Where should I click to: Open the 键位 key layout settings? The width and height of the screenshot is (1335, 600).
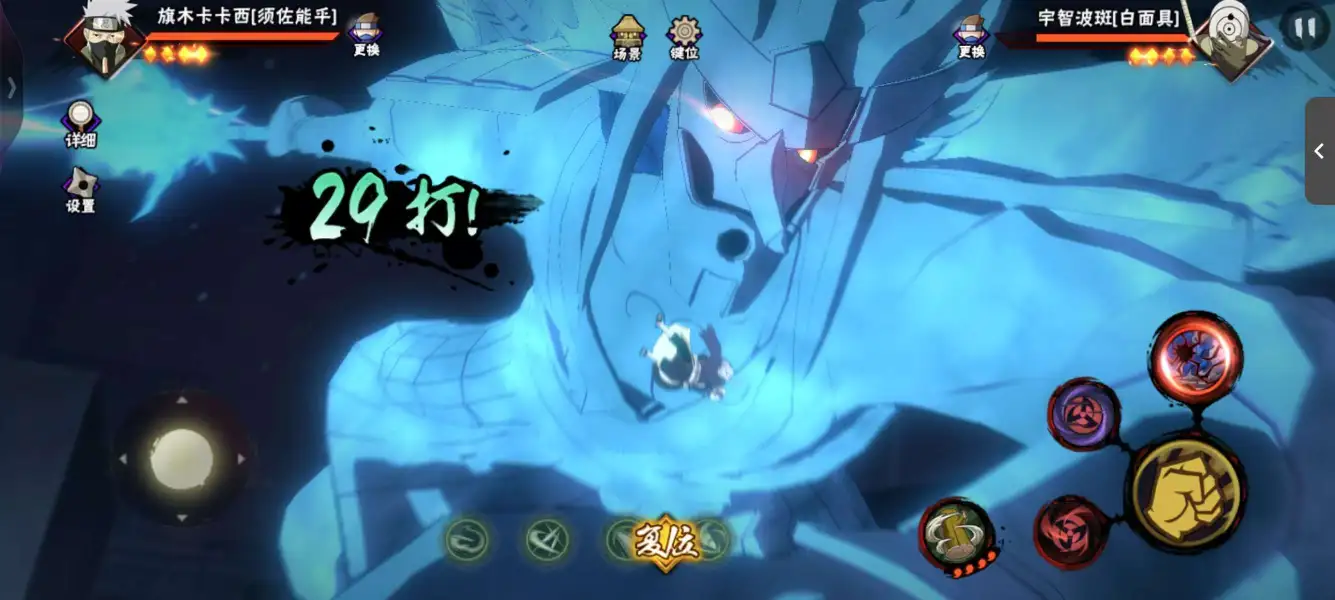tap(685, 37)
